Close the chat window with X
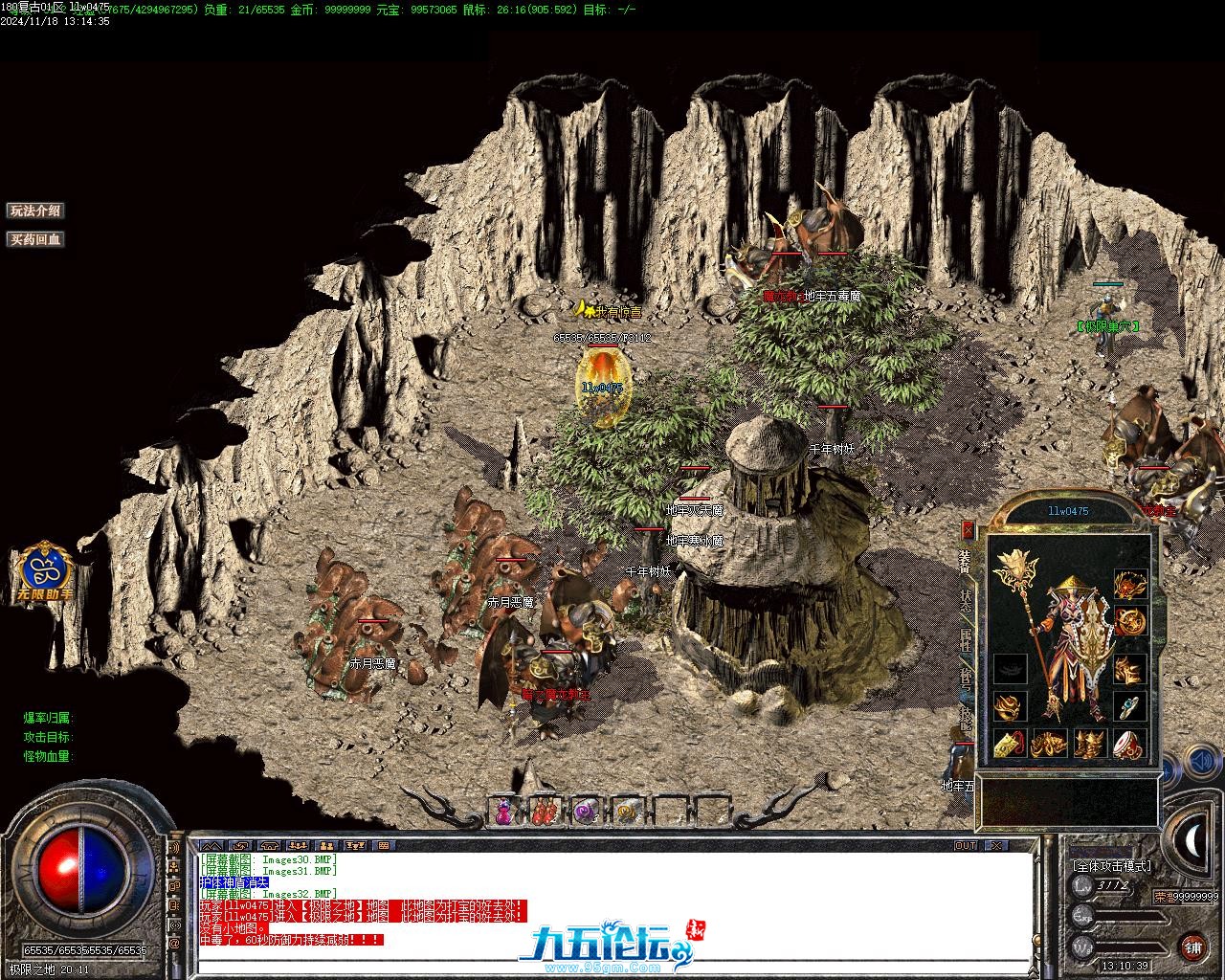Image resolution: width=1225 pixels, height=980 pixels. [x=996, y=846]
